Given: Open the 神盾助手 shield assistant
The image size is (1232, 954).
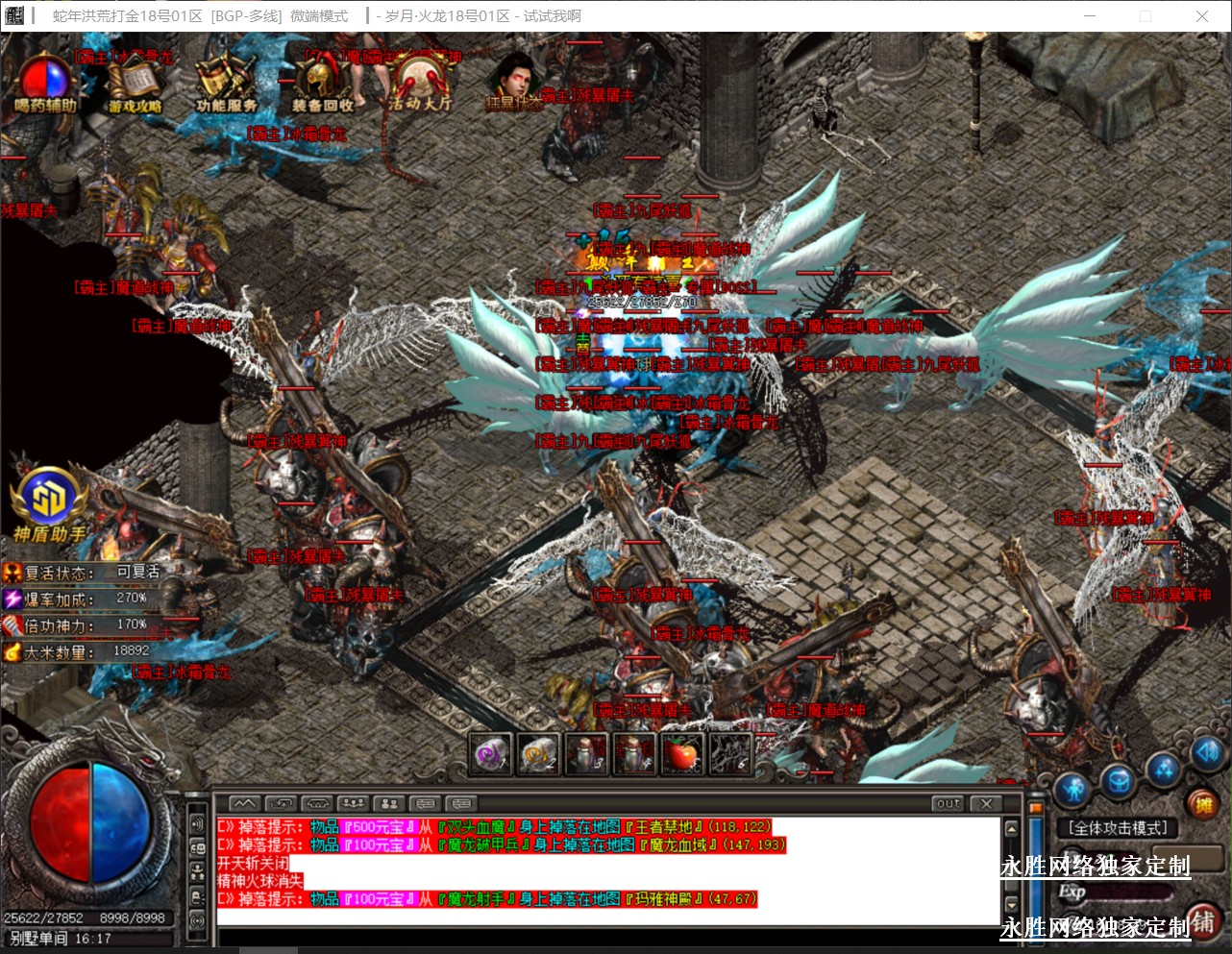Looking at the screenshot, I should click(49, 503).
